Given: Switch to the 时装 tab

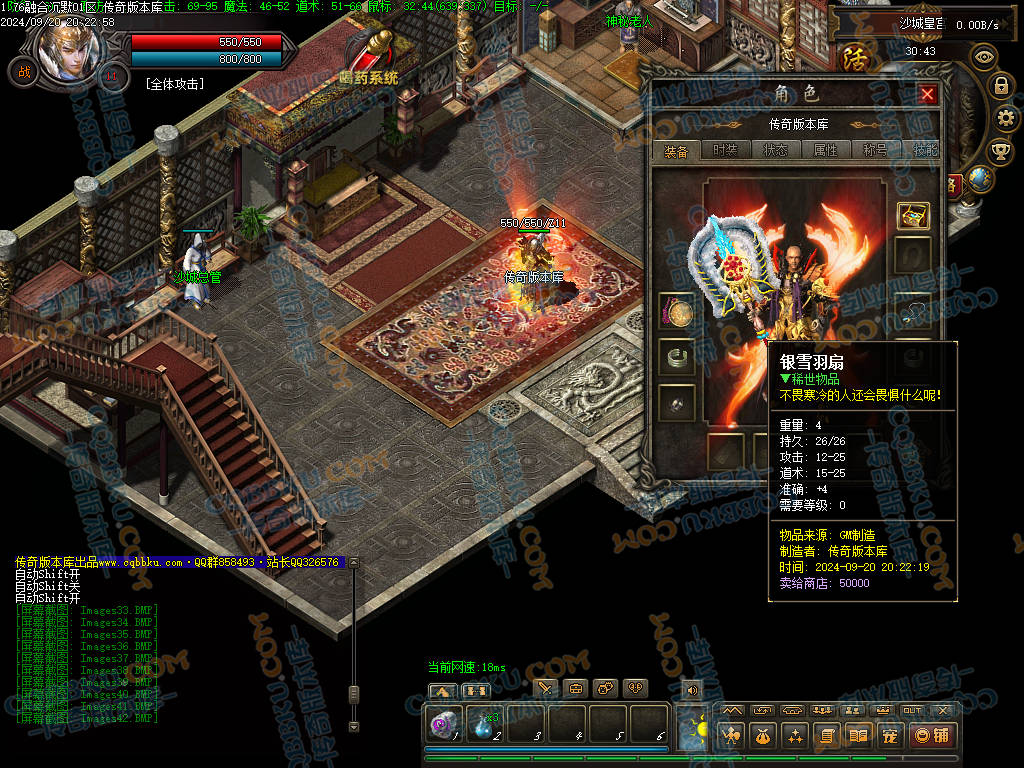Looking at the screenshot, I should [725, 151].
